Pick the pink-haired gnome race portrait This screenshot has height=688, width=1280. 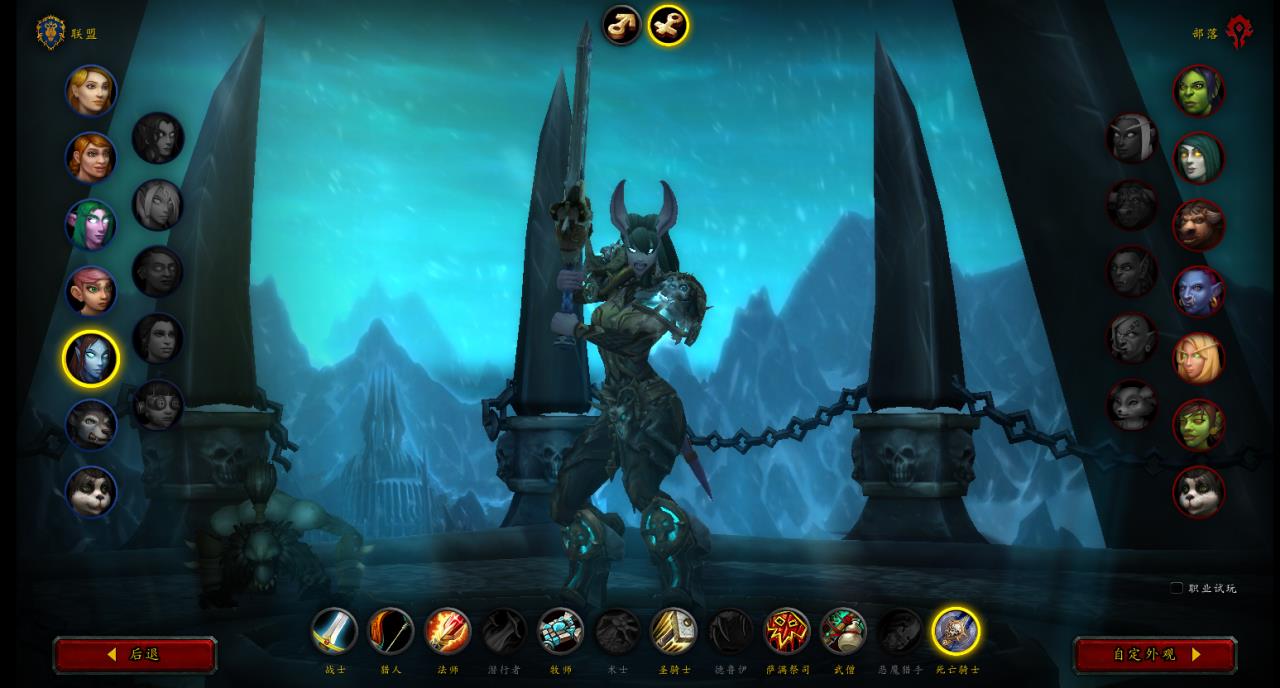91,291
